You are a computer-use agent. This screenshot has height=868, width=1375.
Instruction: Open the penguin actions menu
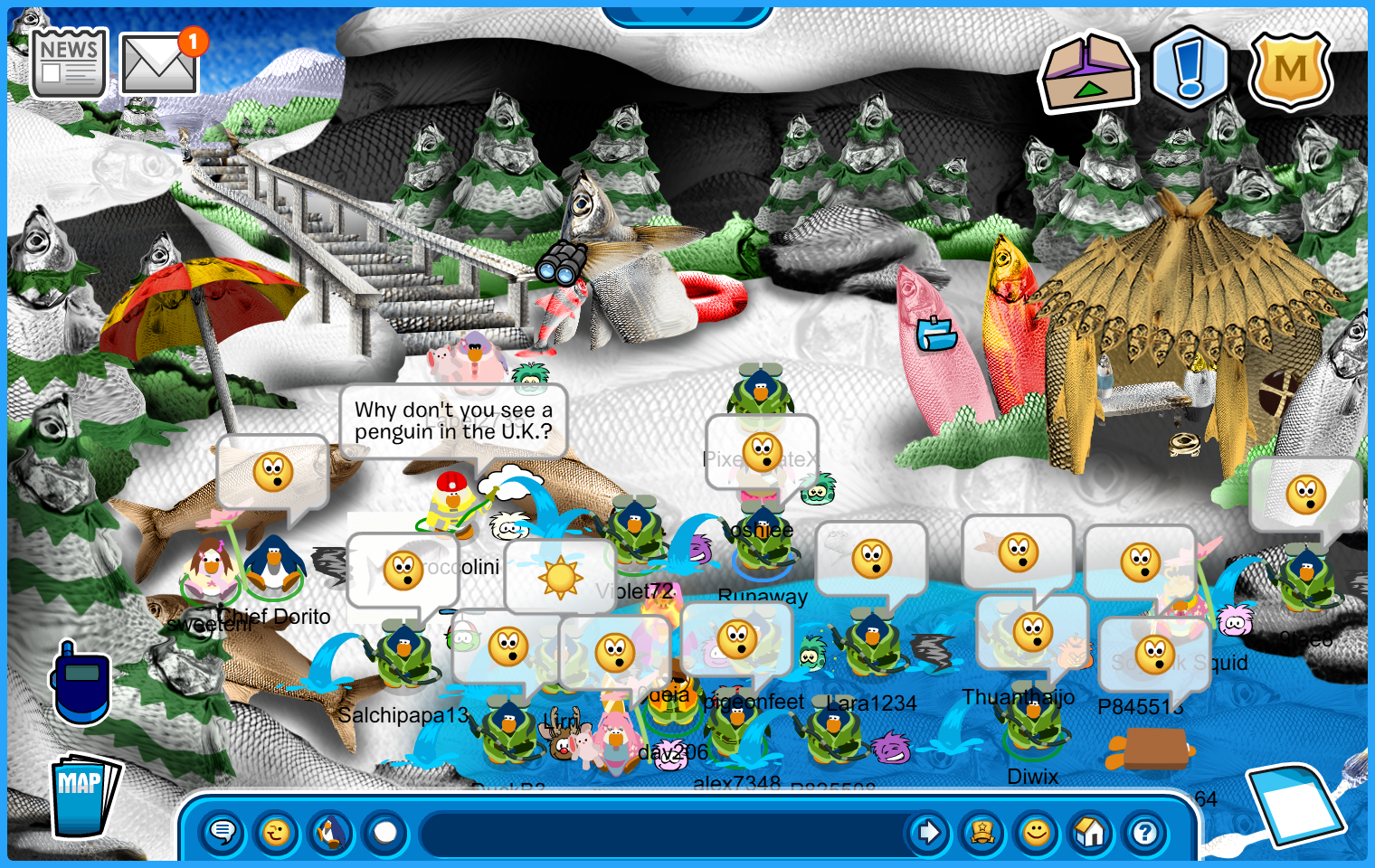point(331,832)
